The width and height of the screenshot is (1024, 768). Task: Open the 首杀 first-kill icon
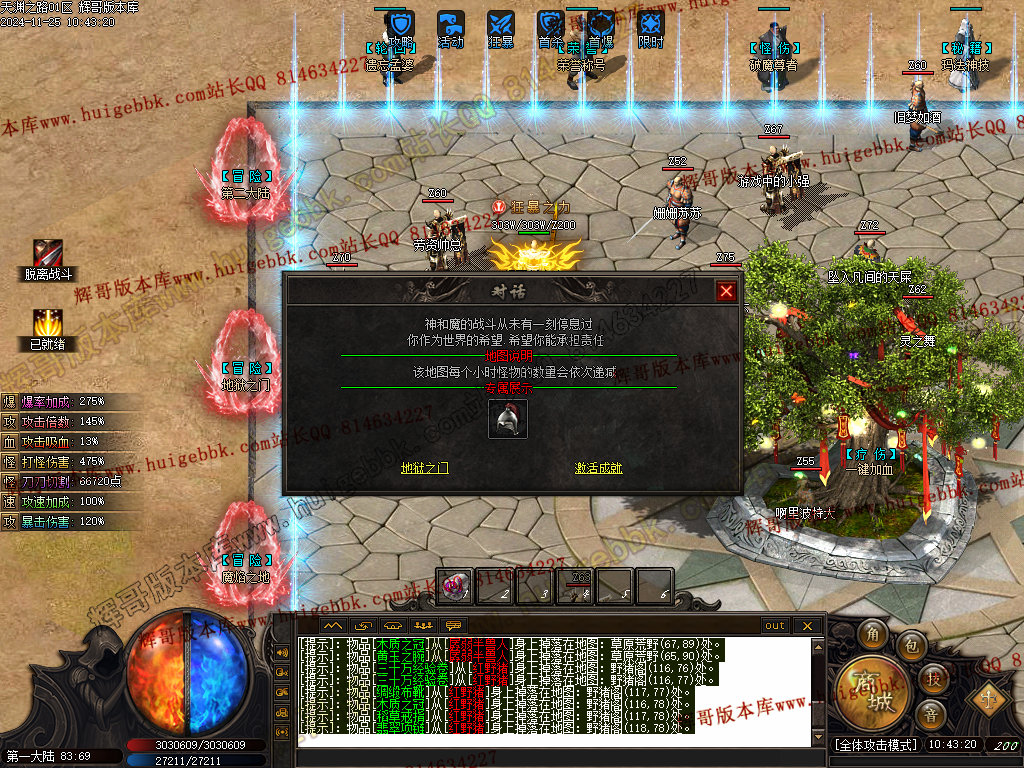551,25
